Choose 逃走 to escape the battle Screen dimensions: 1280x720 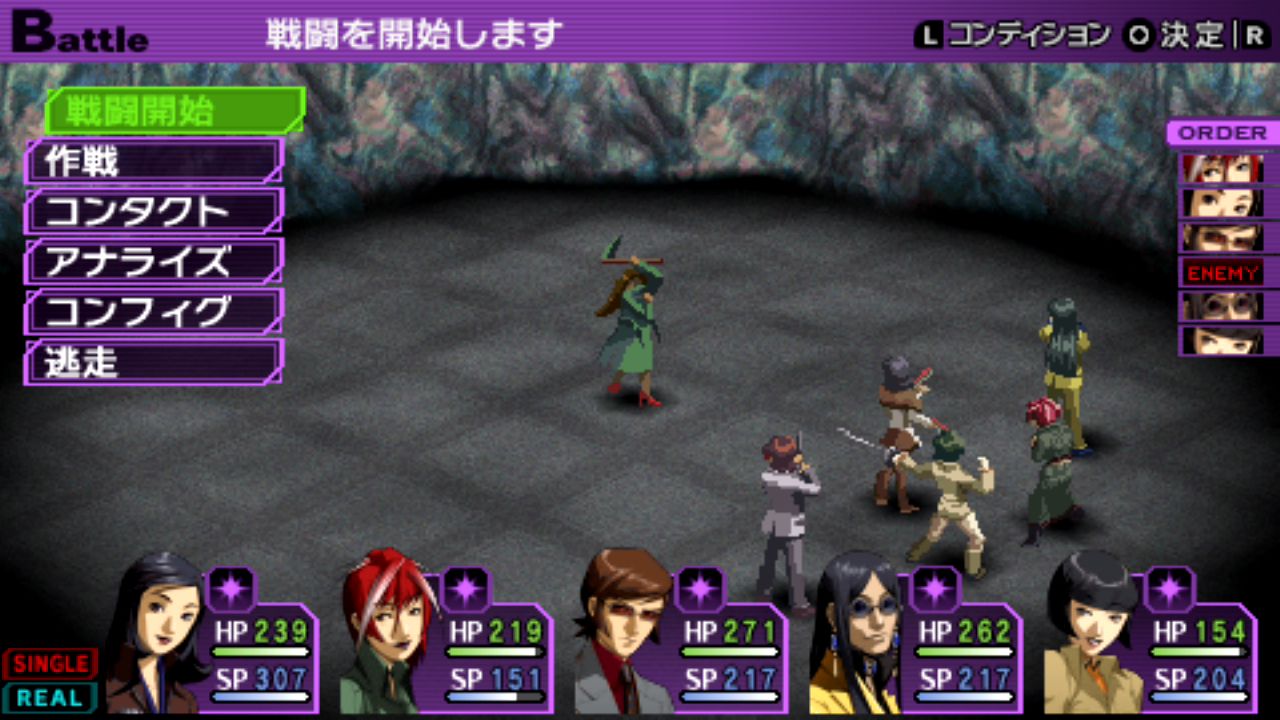pyautogui.click(x=154, y=362)
